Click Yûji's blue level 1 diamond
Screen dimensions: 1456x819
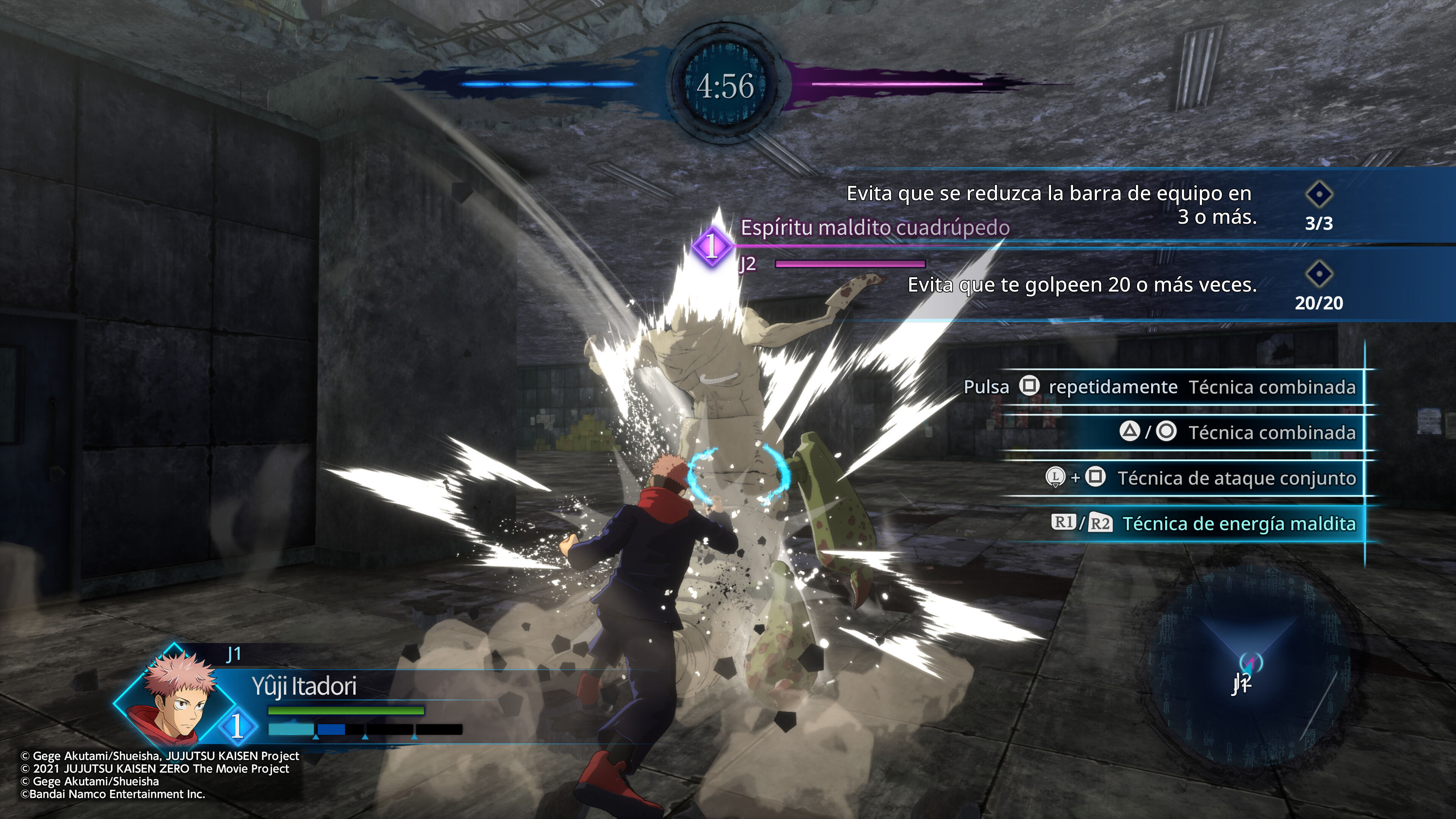tap(237, 726)
